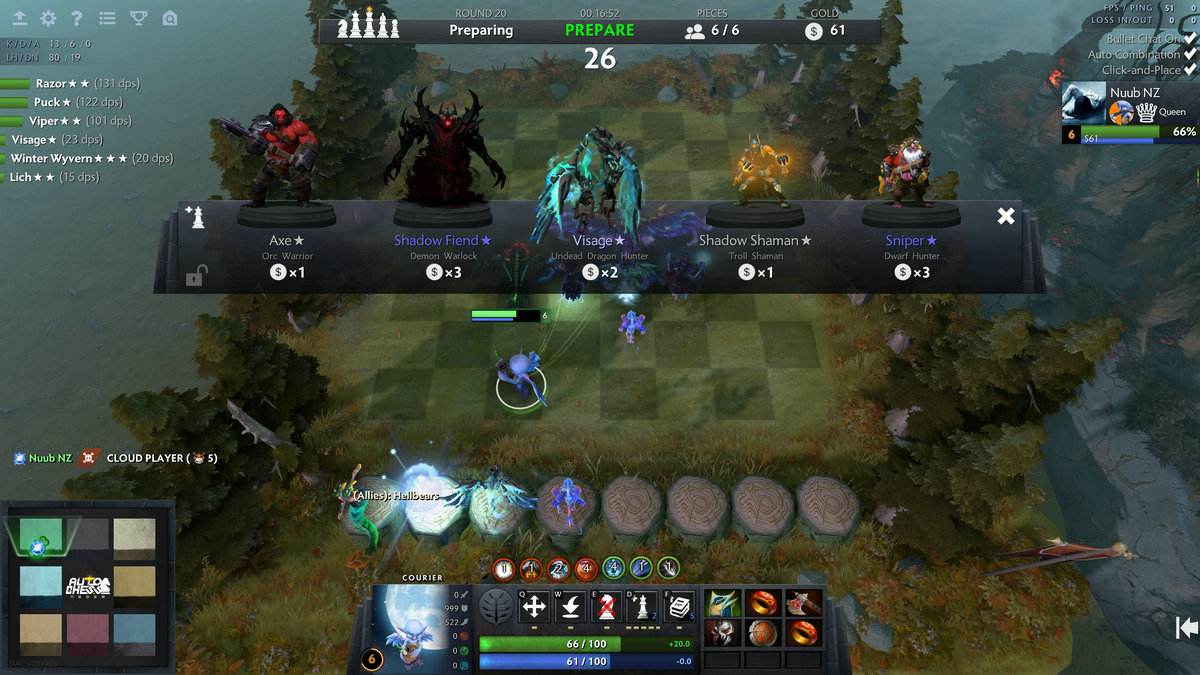The image size is (1200, 675).
Task: Purchase Sniper for 3 gold
Action: coord(911,240)
